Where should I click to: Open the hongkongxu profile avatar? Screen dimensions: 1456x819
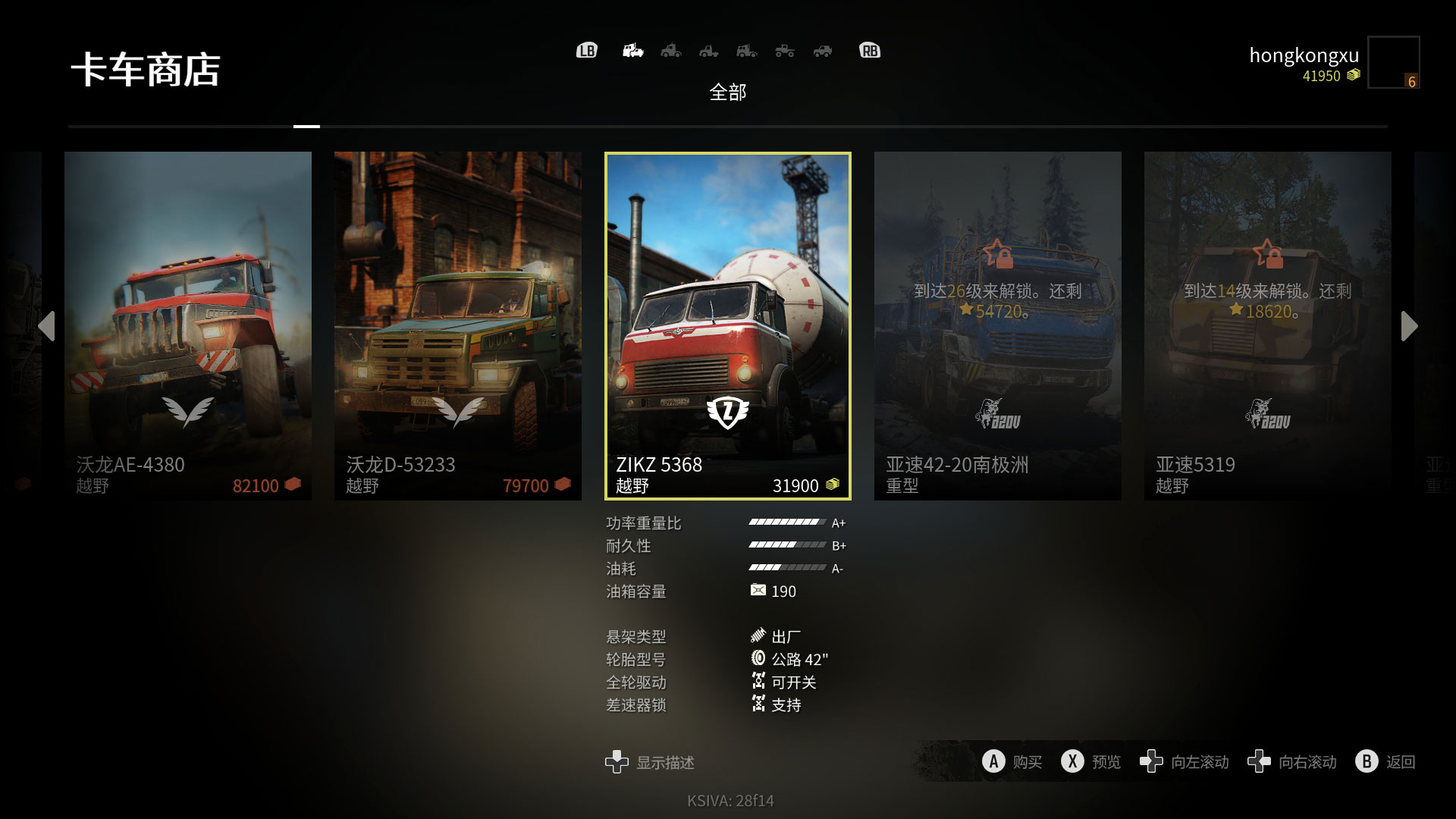tap(1393, 62)
